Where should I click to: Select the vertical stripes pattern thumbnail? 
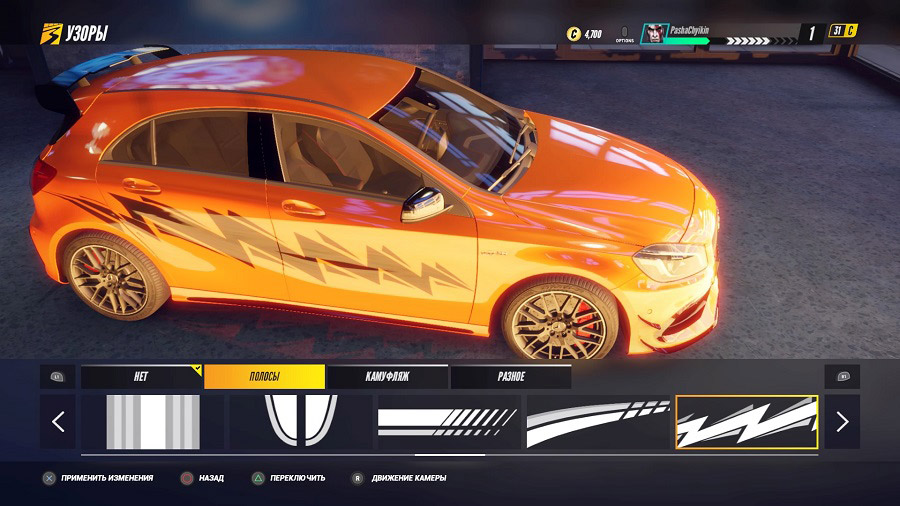click(153, 422)
